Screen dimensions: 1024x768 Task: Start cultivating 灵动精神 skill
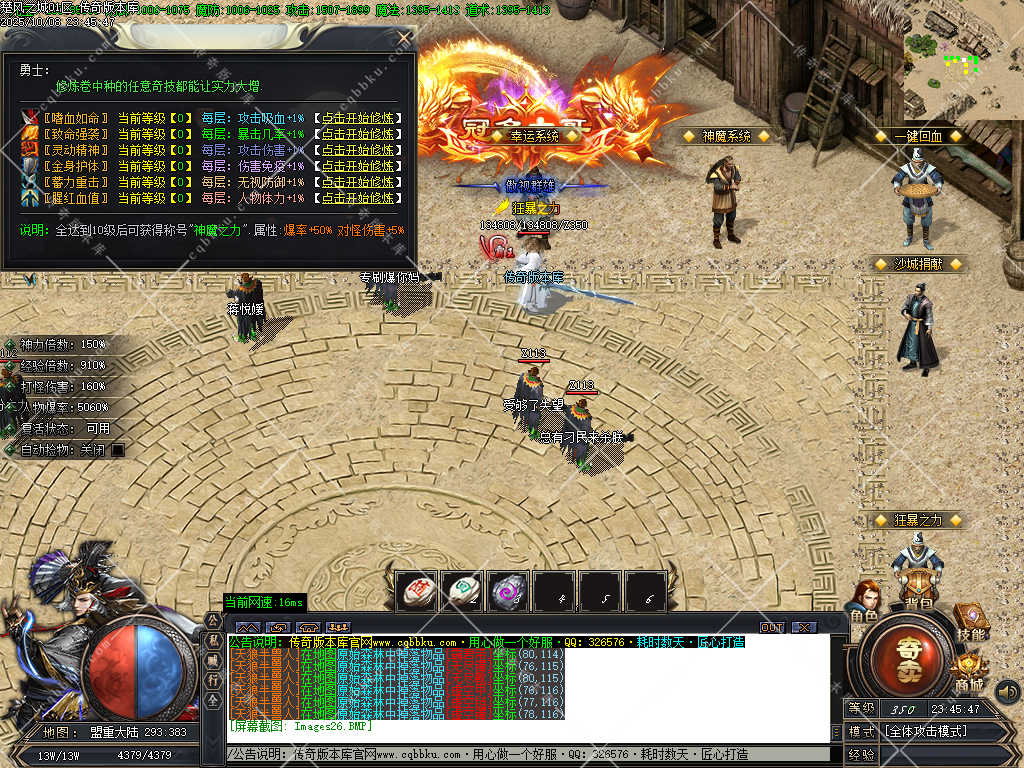coord(359,150)
